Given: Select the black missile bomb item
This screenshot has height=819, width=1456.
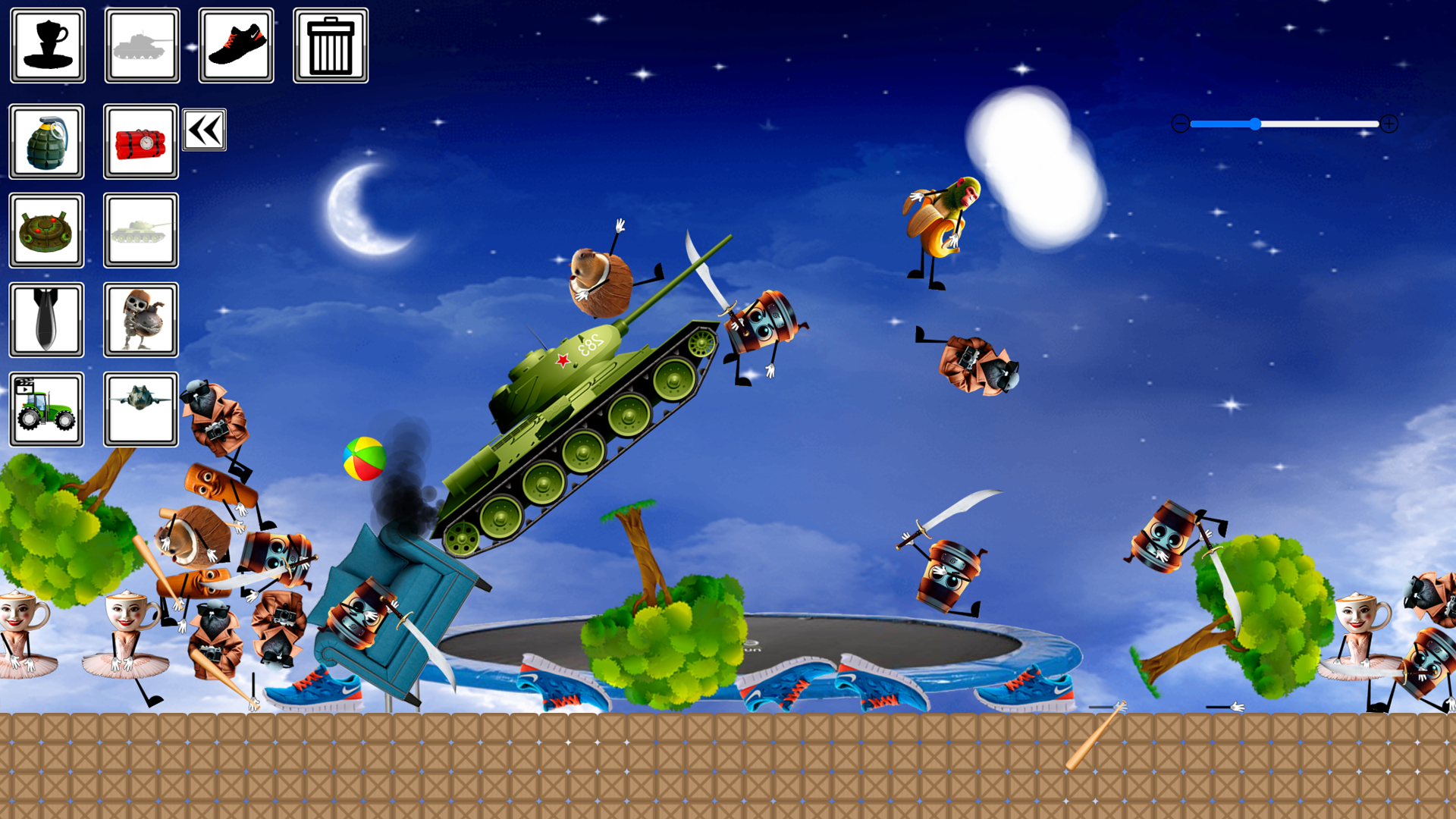Looking at the screenshot, I should pos(46,319).
